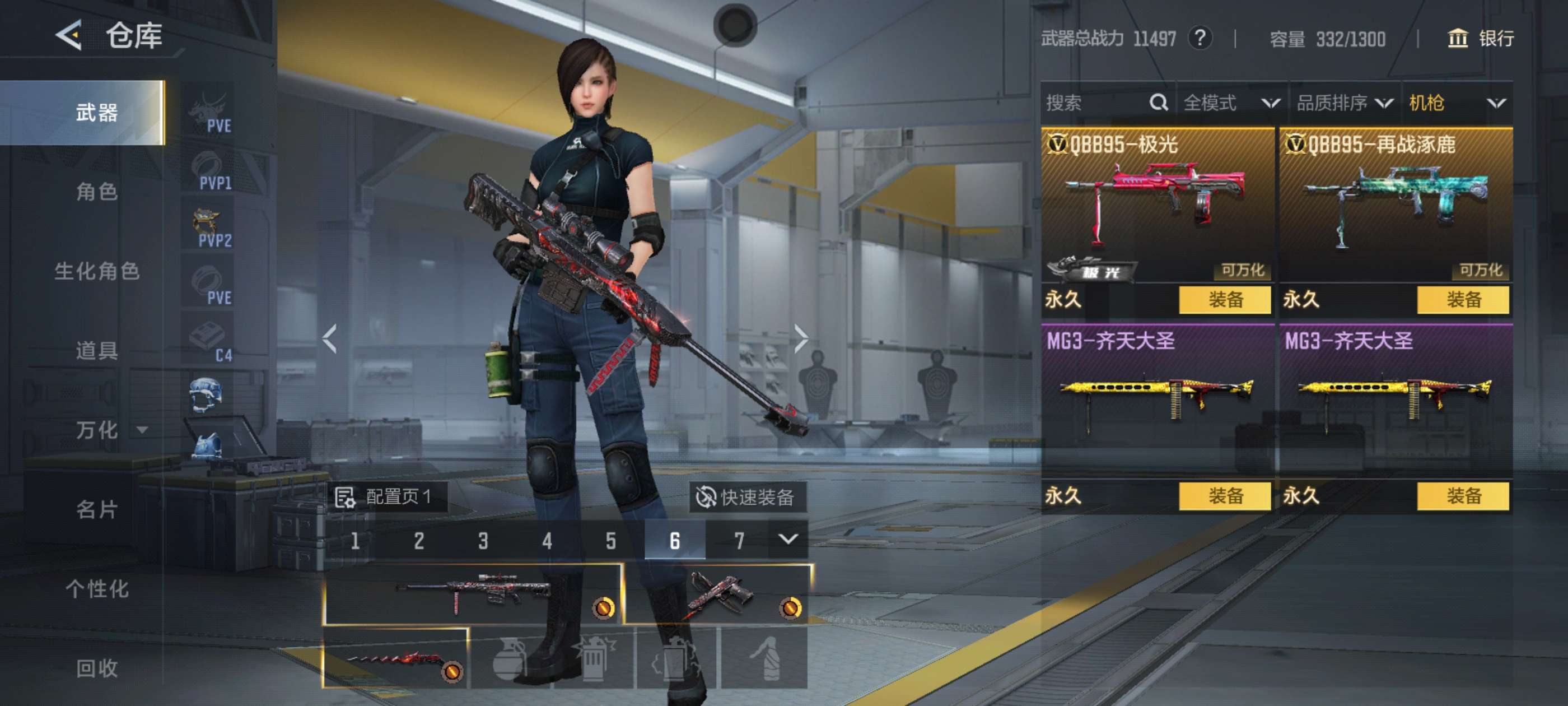Image resolution: width=1568 pixels, height=706 pixels.
Task: Open the 全模式 mode dropdown
Action: tap(1231, 103)
